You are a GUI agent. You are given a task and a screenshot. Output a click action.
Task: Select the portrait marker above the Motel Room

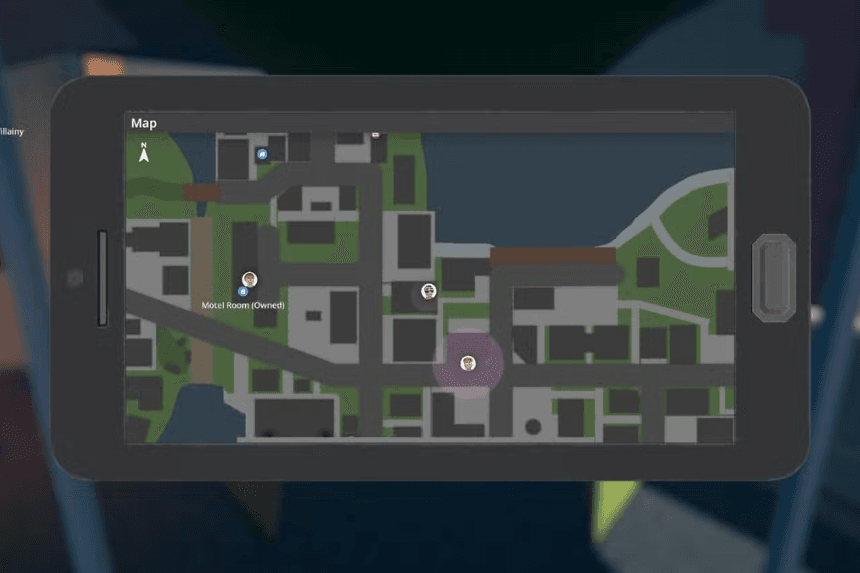(249, 279)
